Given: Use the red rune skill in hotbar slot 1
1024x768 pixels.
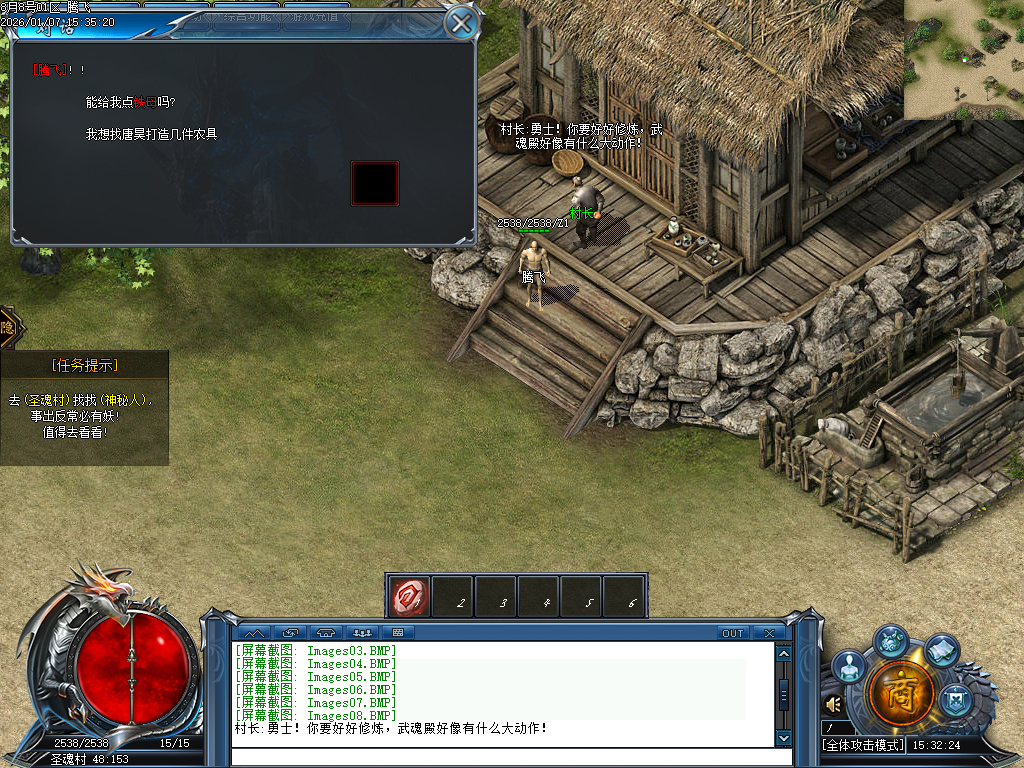Looking at the screenshot, I should pos(409,596).
